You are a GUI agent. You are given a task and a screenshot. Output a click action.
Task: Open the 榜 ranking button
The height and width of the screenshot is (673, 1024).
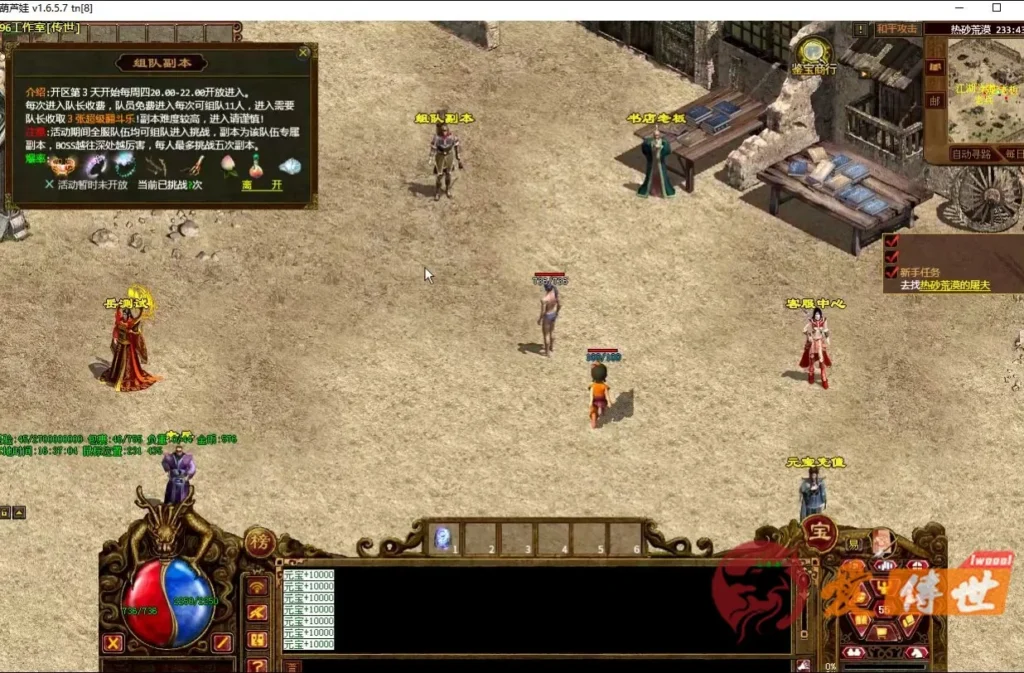[x=259, y=540]
